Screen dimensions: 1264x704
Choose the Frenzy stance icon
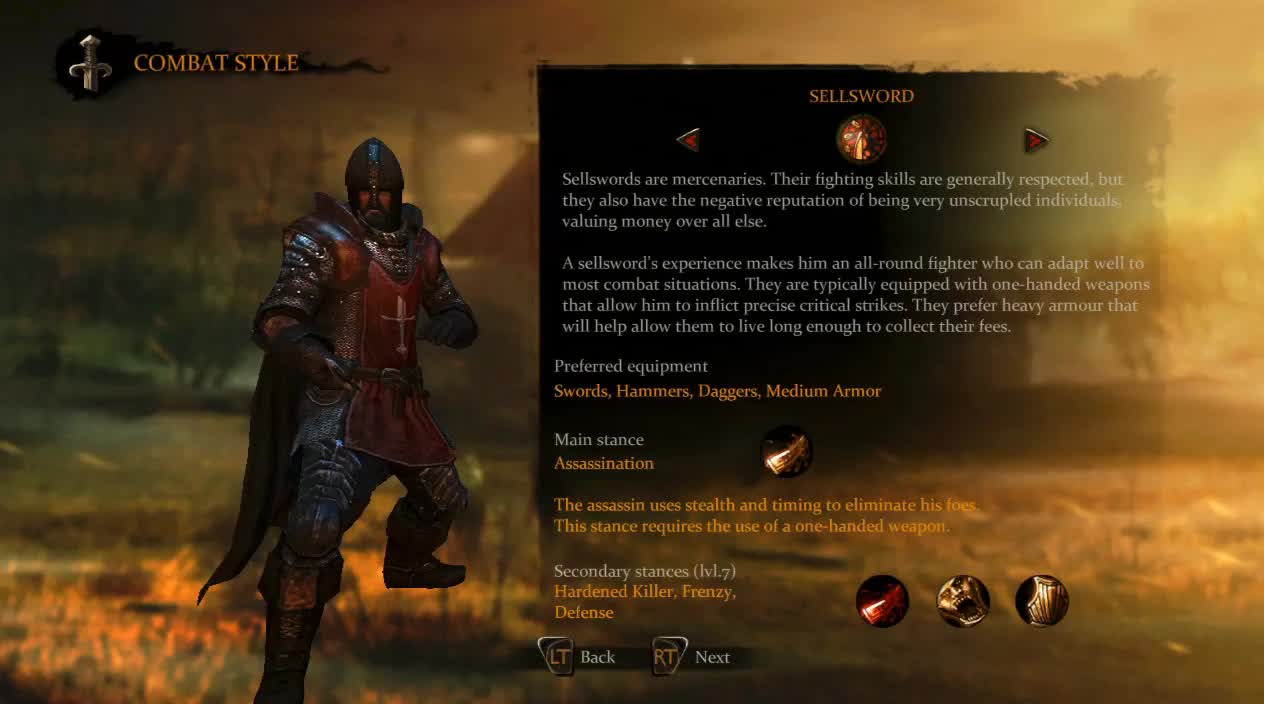962,601
